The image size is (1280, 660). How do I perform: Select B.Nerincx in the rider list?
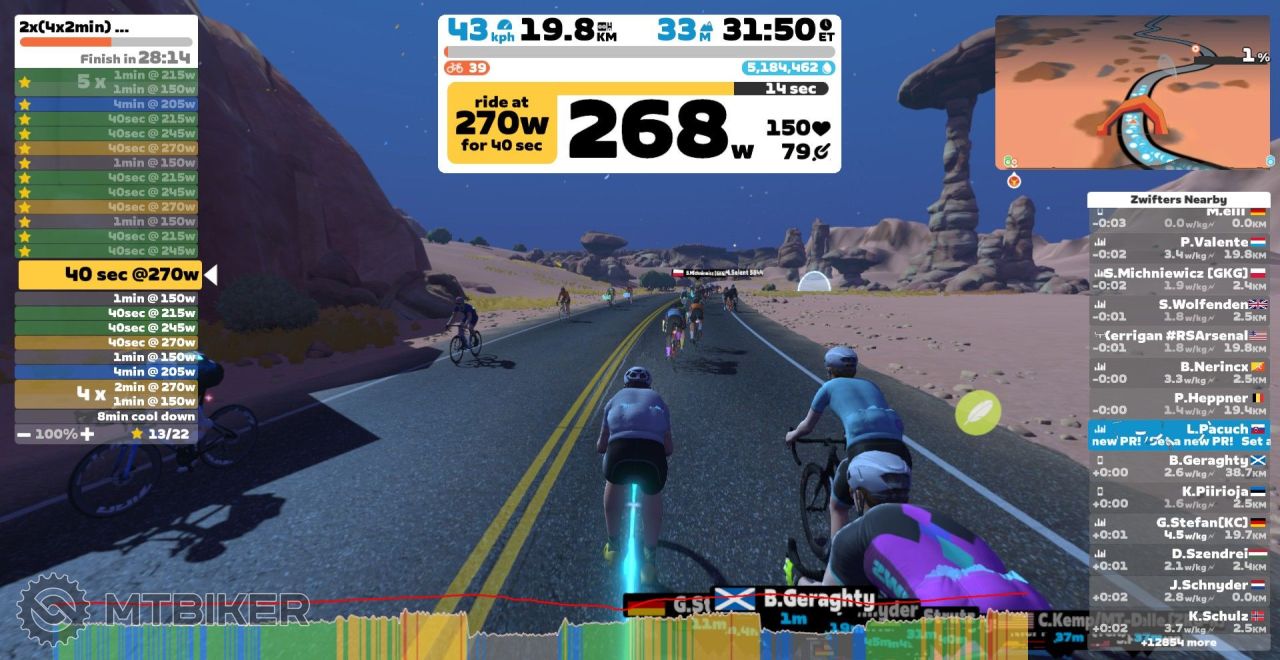pyautogui.click(x=1178, y=372)
